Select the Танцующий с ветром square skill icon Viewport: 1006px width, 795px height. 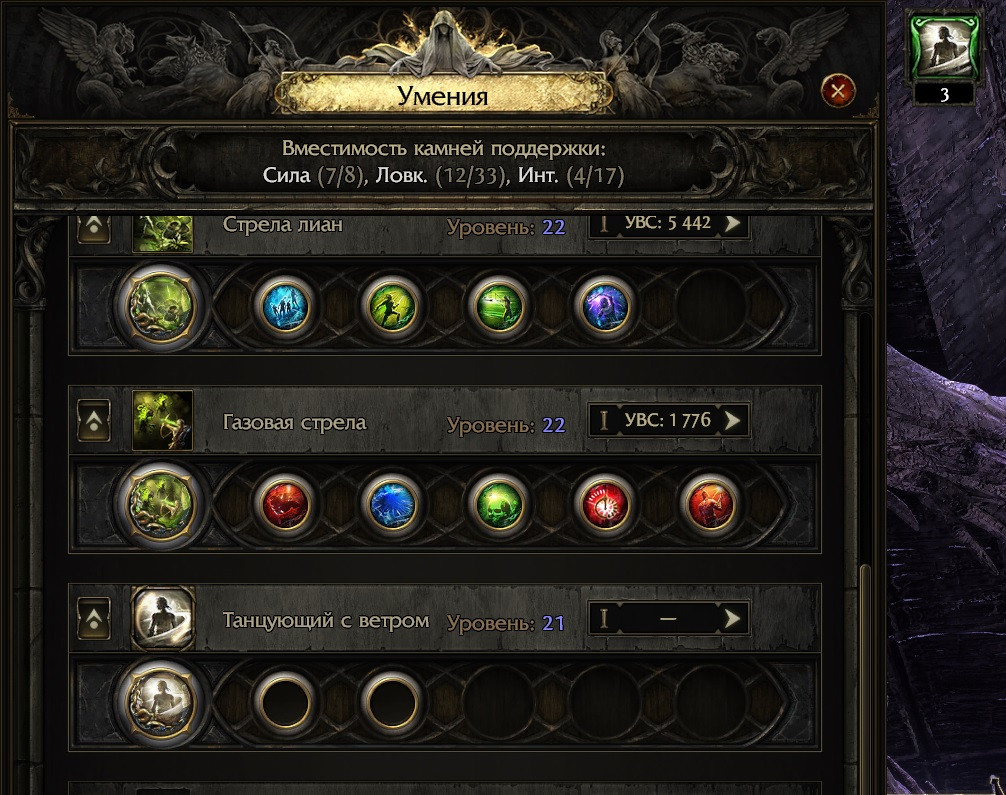tap(162, 618)
